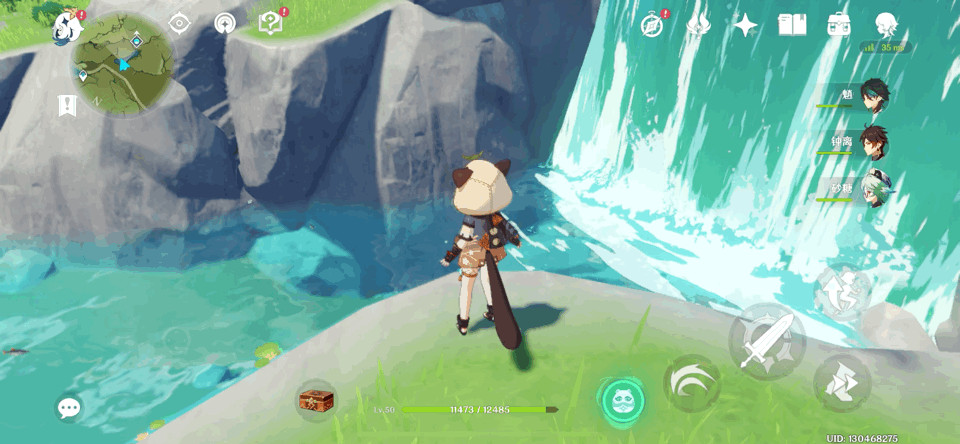Tap the jump button with upward arrows

(841, 292)
